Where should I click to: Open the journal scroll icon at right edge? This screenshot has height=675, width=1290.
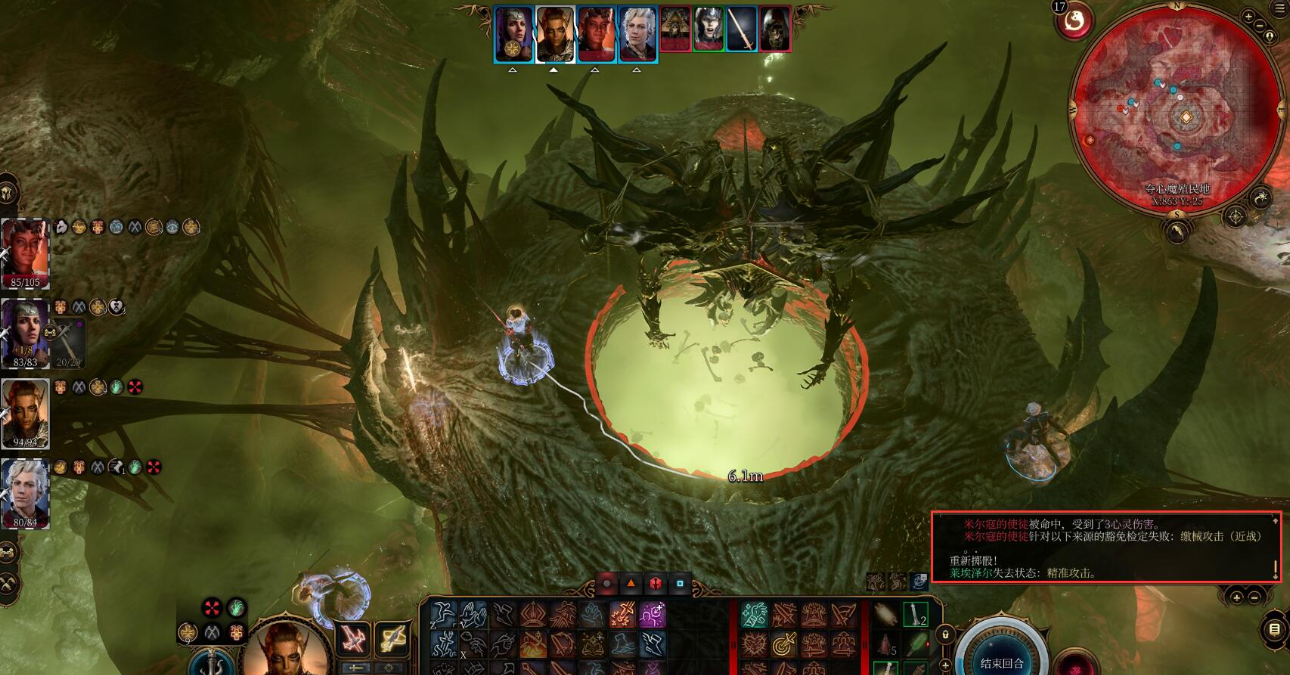1274,629
